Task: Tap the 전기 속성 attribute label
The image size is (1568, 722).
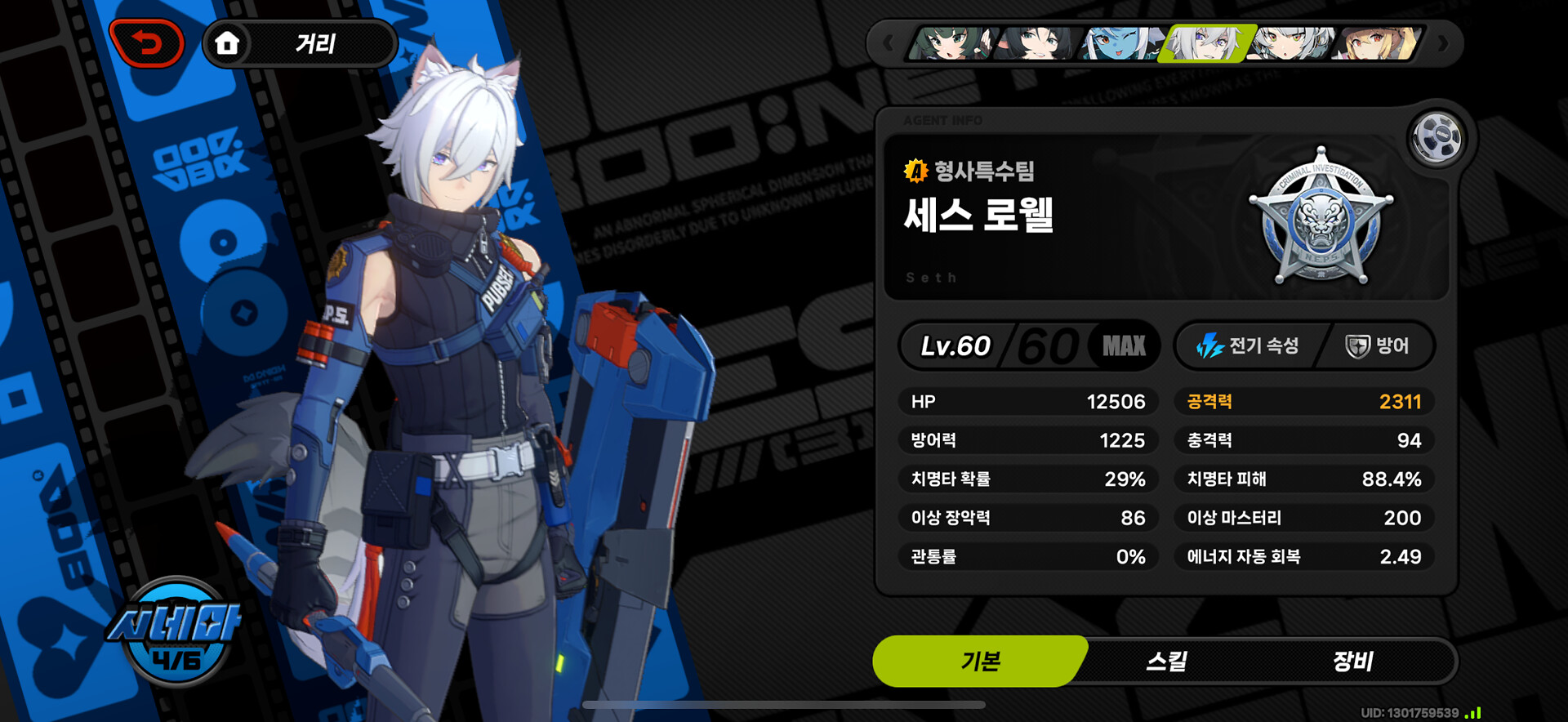Action: [1248, 345]
